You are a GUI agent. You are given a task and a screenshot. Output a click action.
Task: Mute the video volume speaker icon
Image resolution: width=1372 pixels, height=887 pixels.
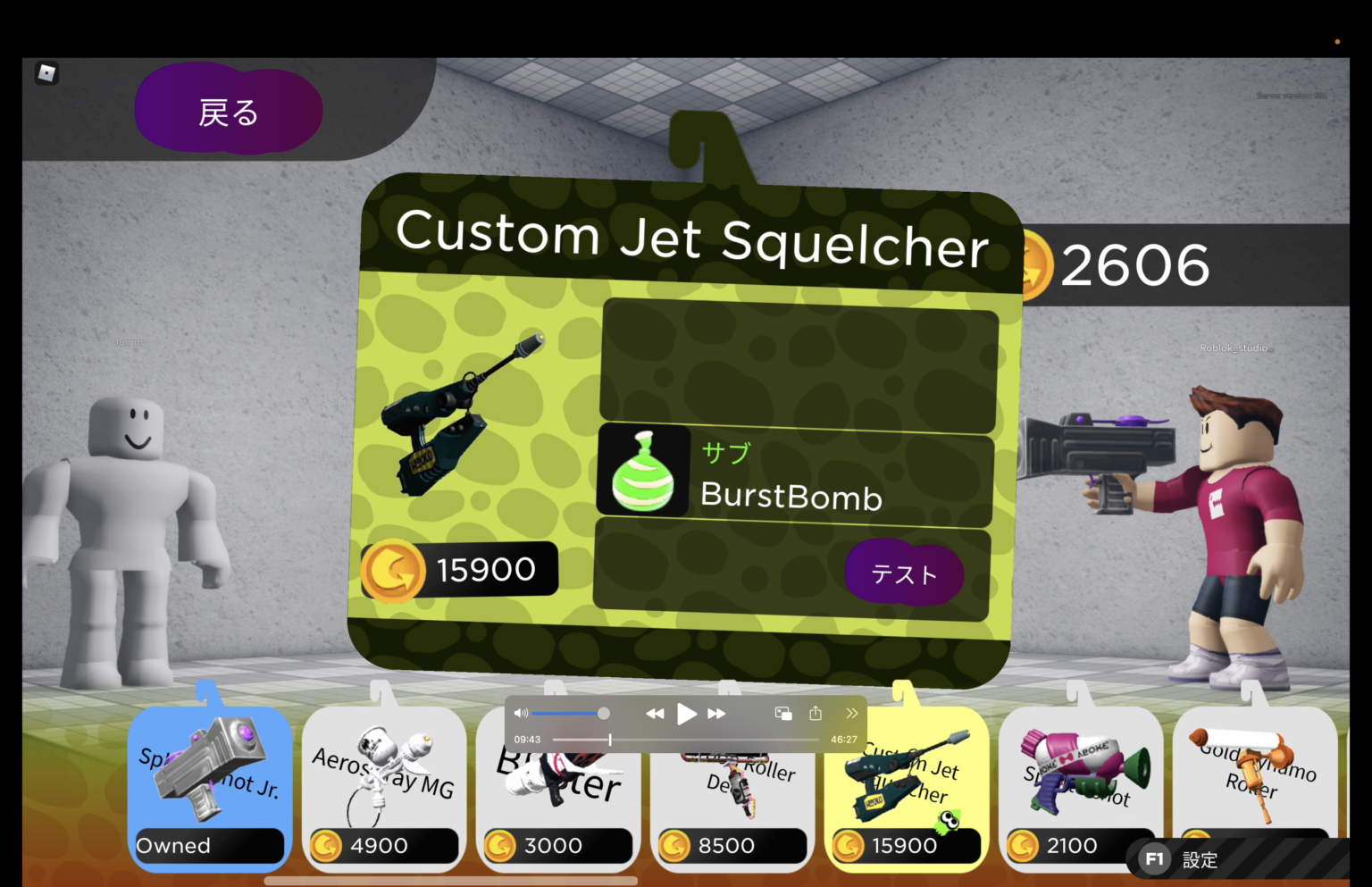(x=522, y=713)
